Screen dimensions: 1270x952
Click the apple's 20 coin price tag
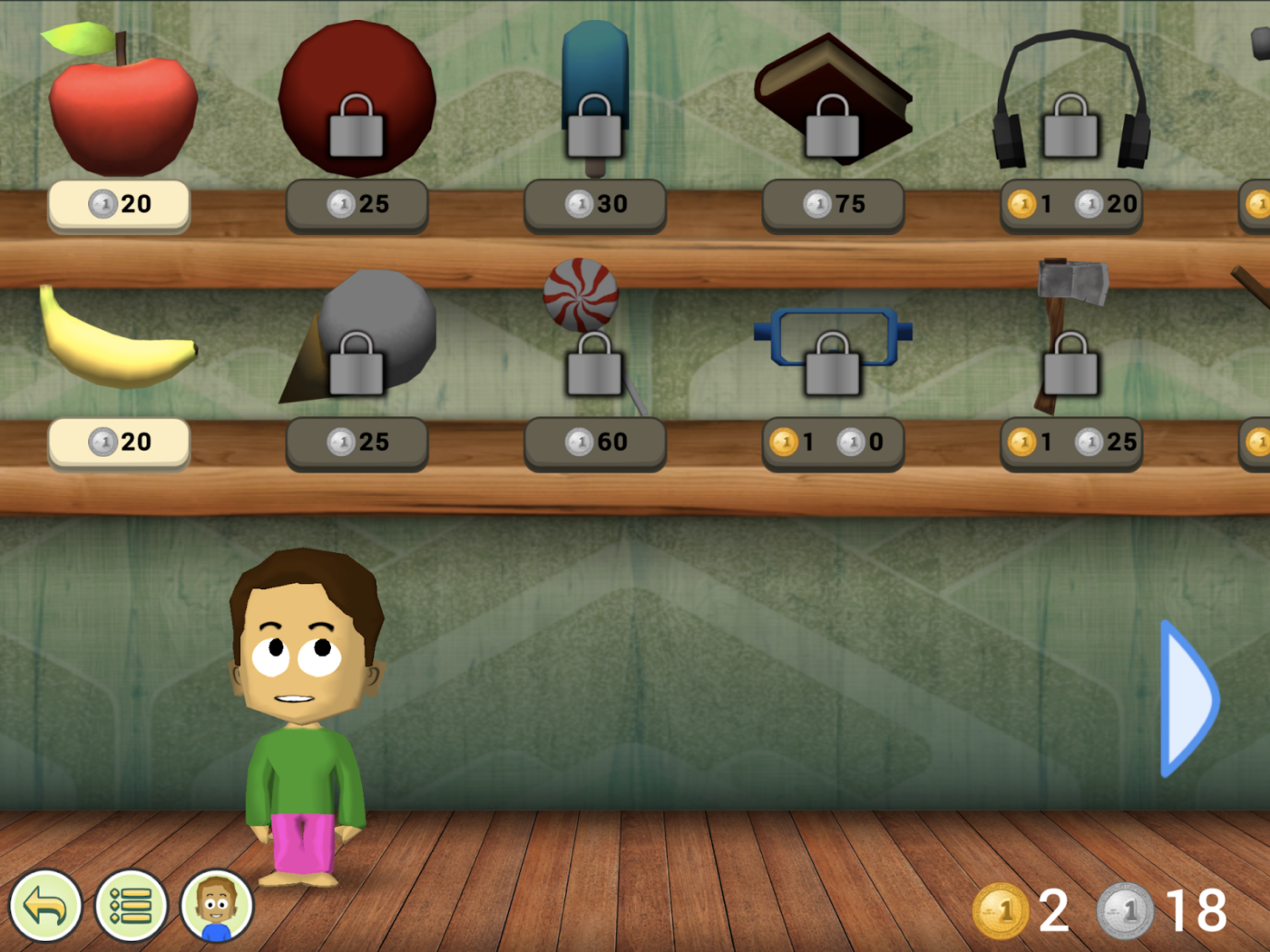(x=118, y=204)
